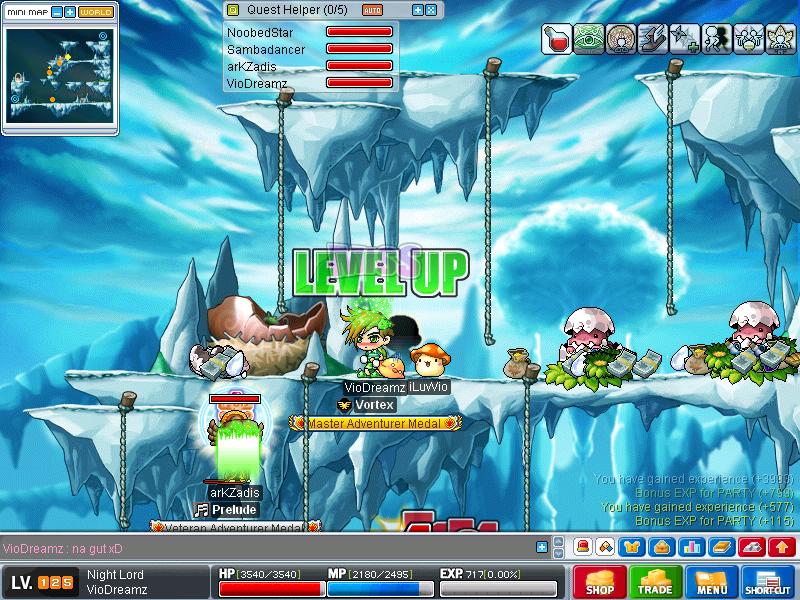Select party member Sambadancer
The width and height of the screenshot is (800, 600).
pos(265,49)
